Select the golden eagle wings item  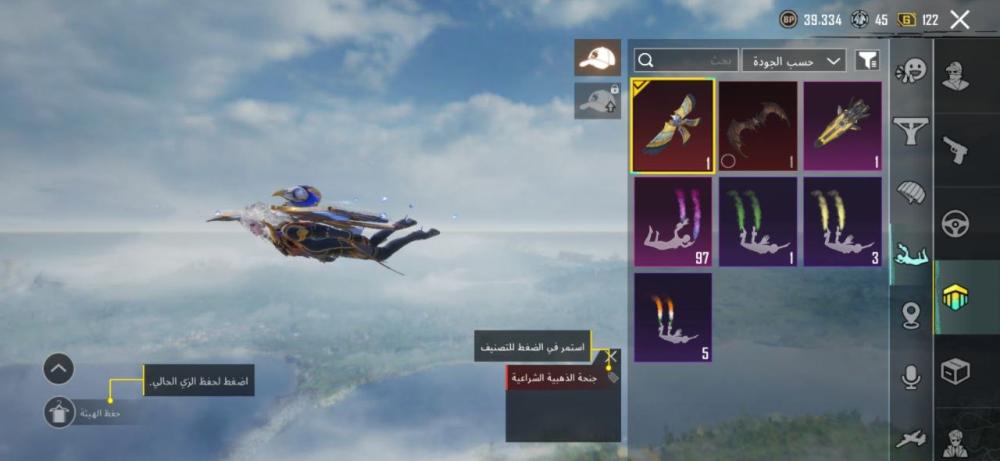(x=672, y=126)
